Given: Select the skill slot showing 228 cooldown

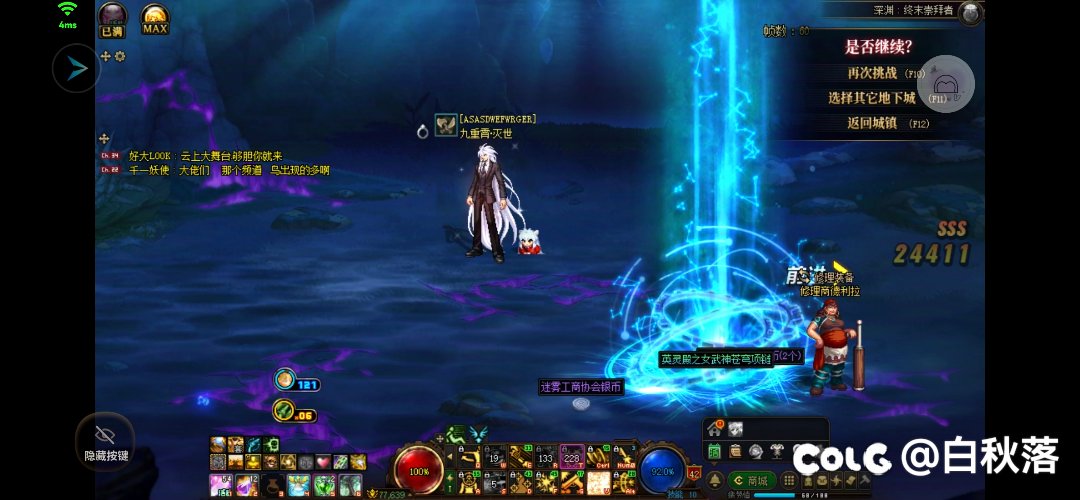Looking at the screenshot, I should pos(572,457).
